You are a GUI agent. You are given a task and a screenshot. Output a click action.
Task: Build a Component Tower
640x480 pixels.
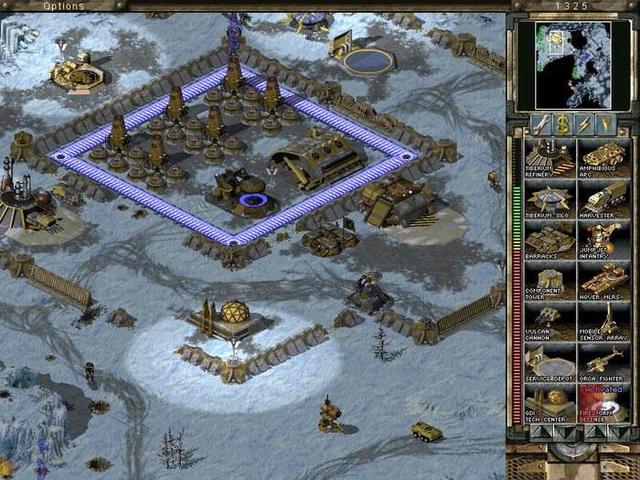549,281
